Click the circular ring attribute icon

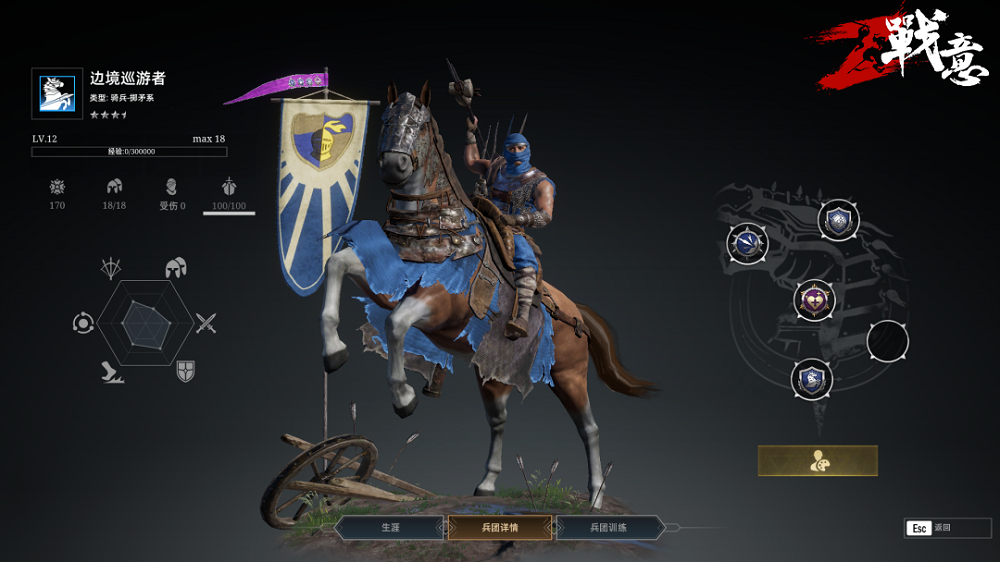pos(83,323)
